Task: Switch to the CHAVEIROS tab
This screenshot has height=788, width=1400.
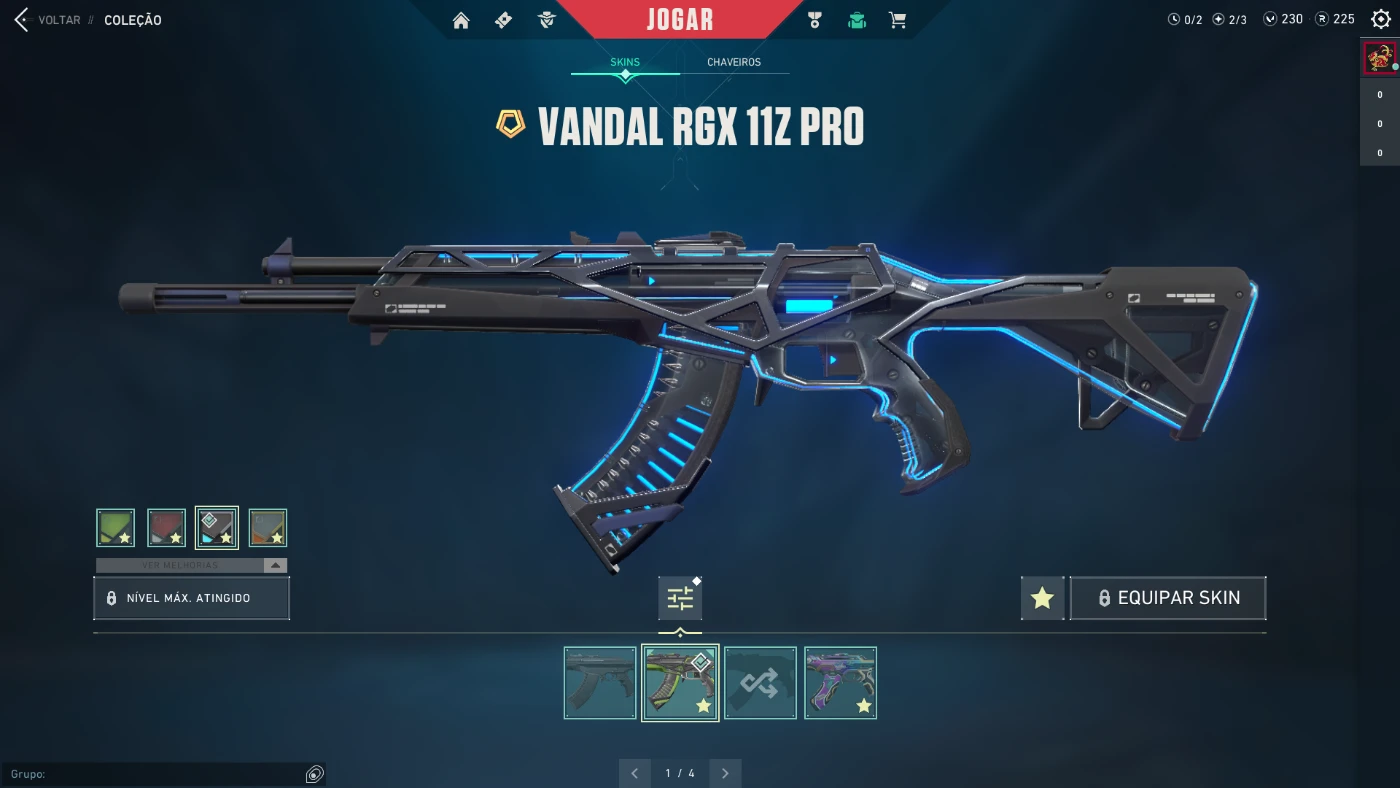Action: coord(733,62)
